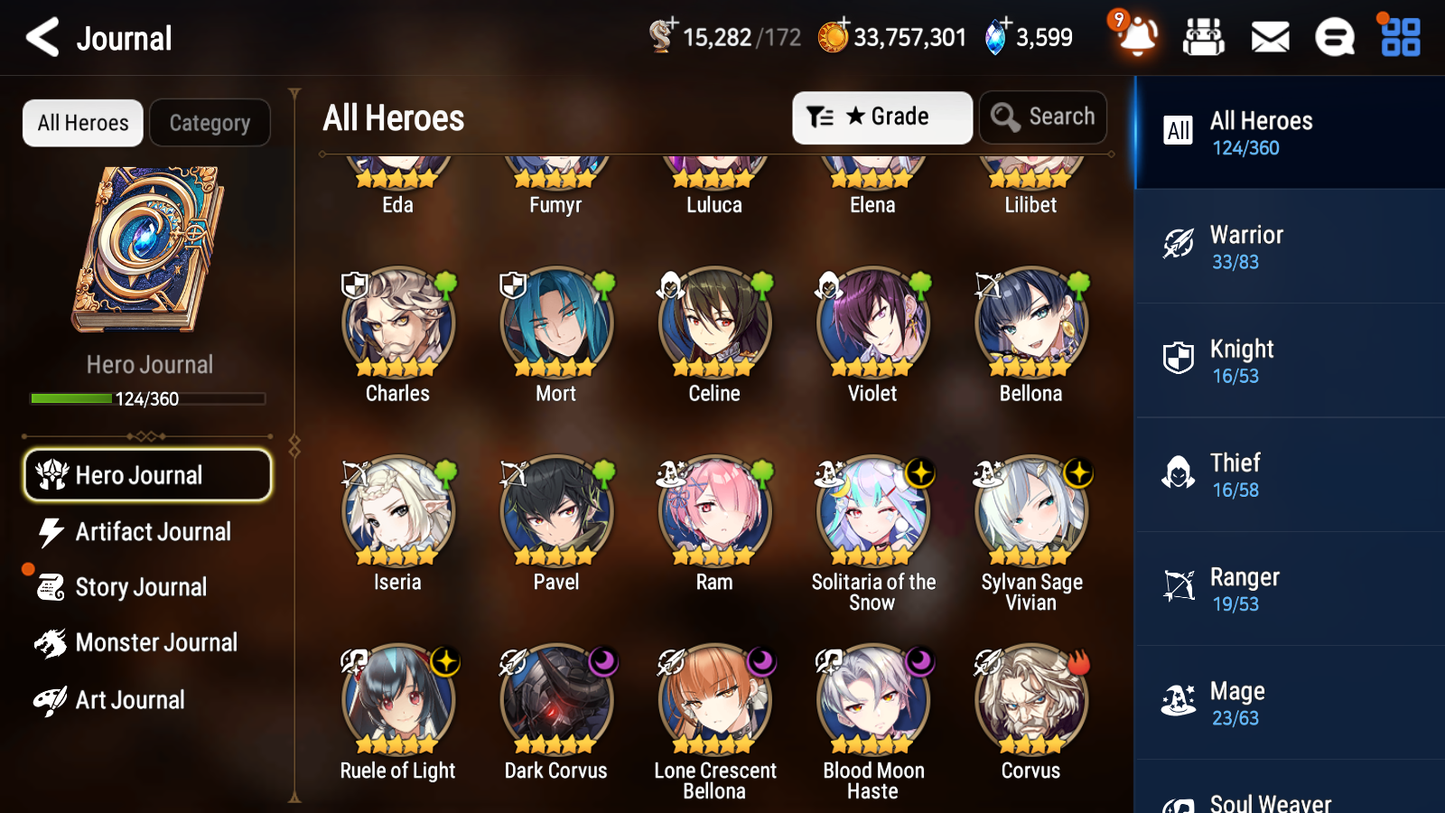The height and width of the screenshot is (813, 1445).
Task: Go back using the arrow button
Action: [x=40, y=37]
